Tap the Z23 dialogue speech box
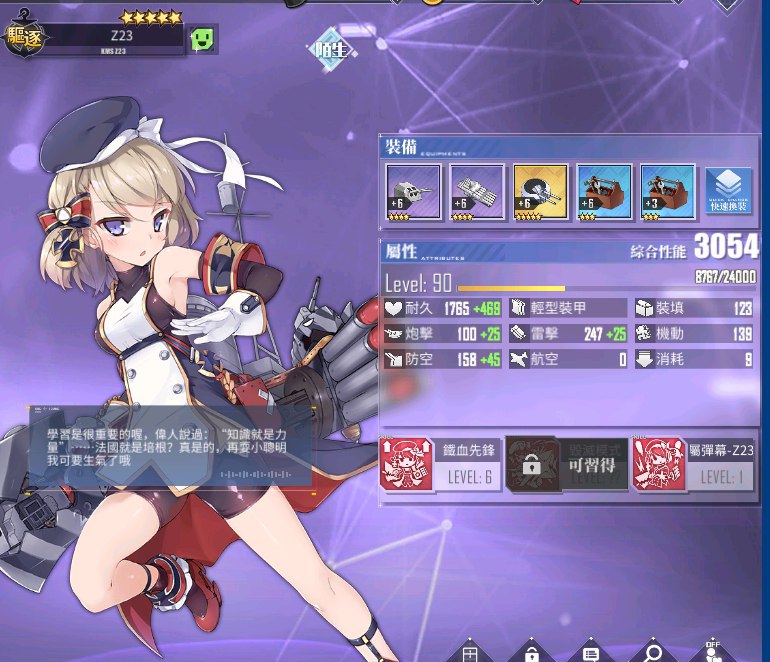This screenshot has height=662, width=770. pos(170,447)
